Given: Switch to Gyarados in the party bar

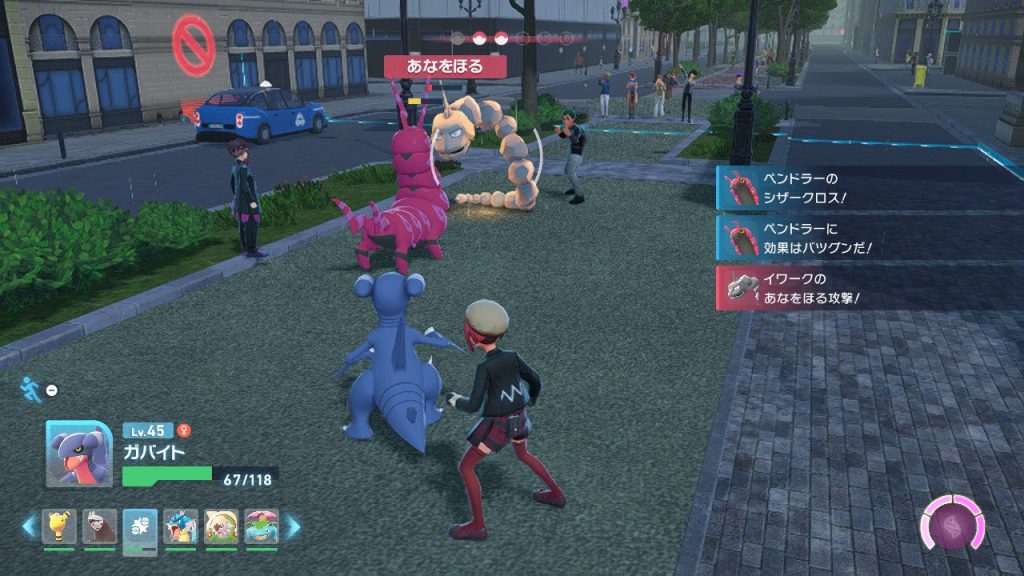Looking at the screenshot, I should tap(181, 526).
